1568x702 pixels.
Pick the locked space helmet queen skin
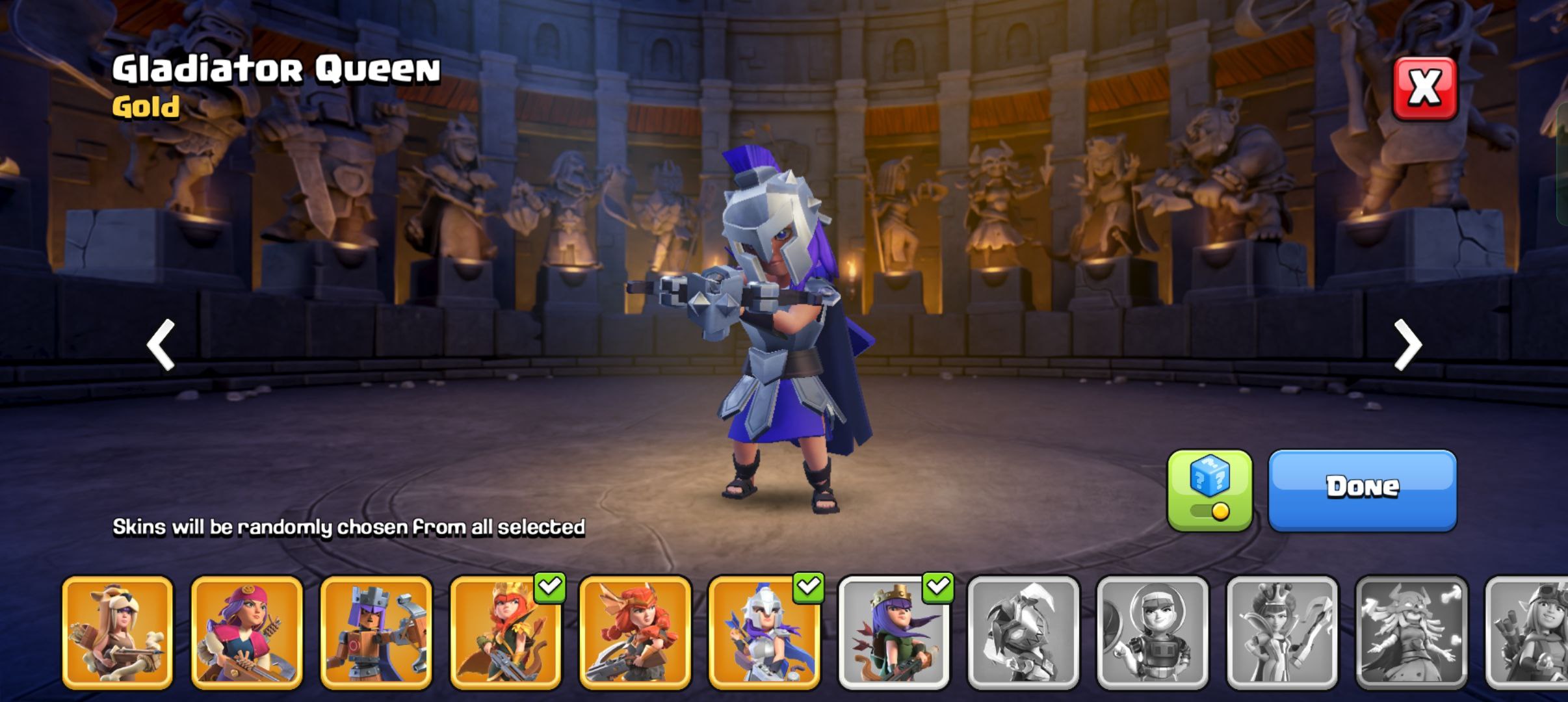click(x=1152, y=632)
